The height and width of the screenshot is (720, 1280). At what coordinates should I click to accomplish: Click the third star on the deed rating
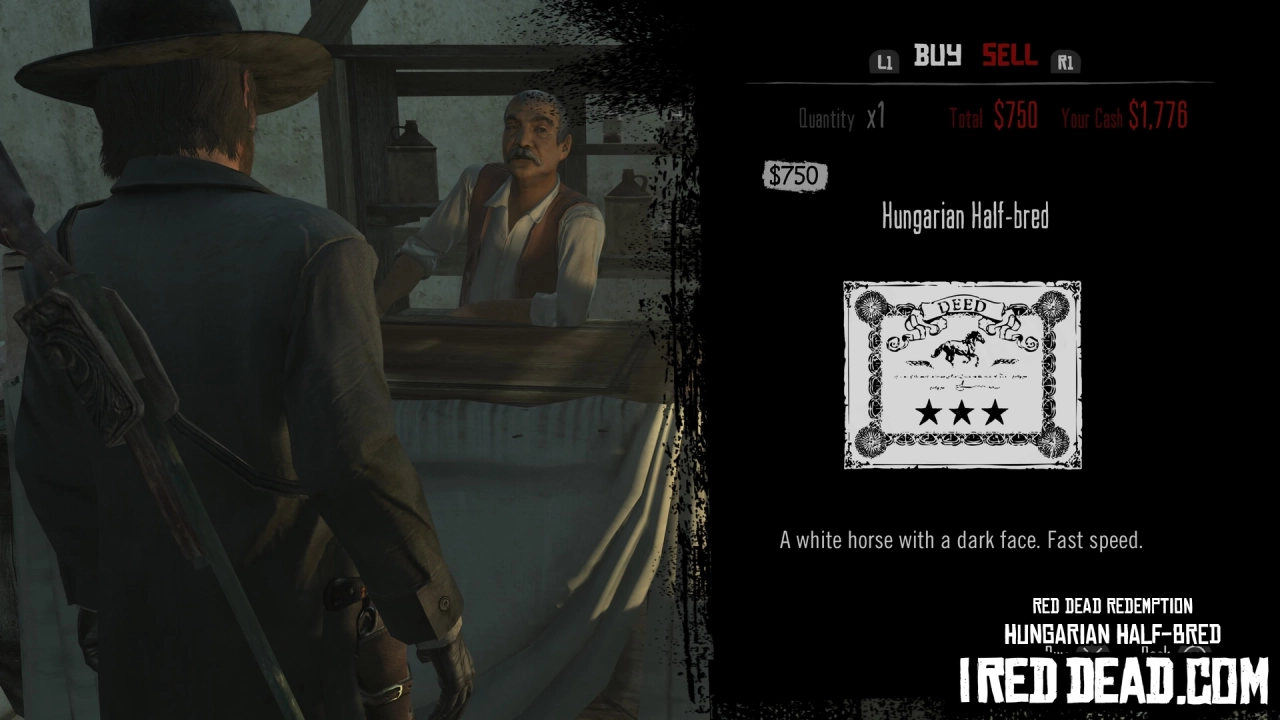996,413
